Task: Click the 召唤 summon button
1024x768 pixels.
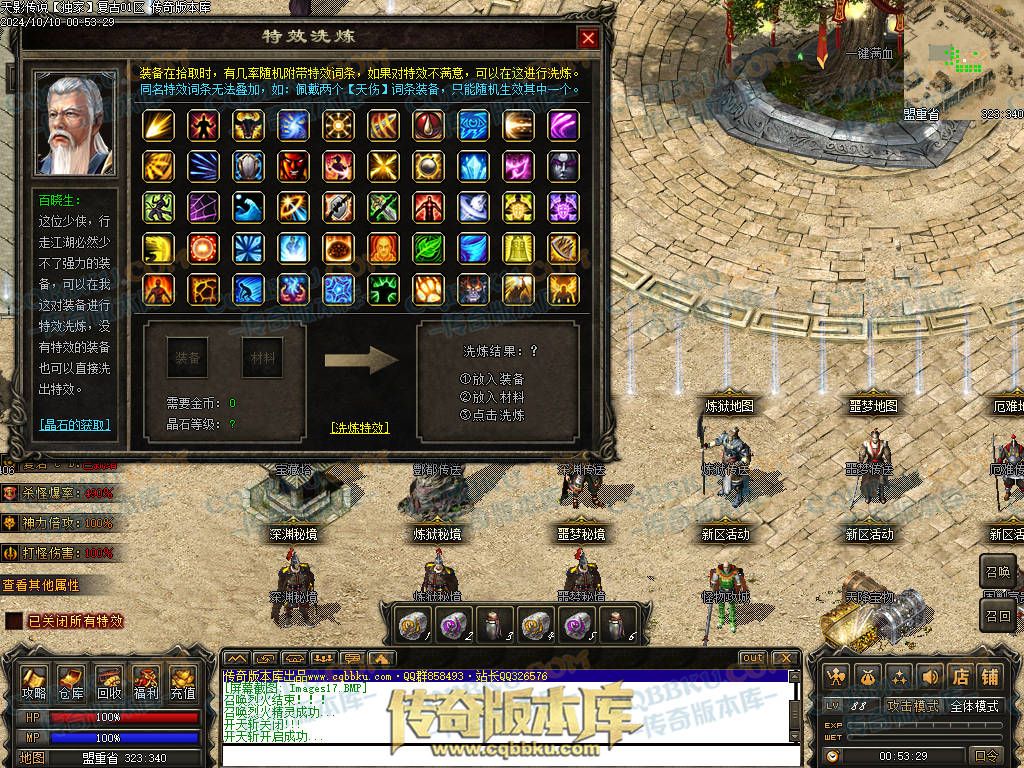Action: pyautogui.click(x=998, y=571)
